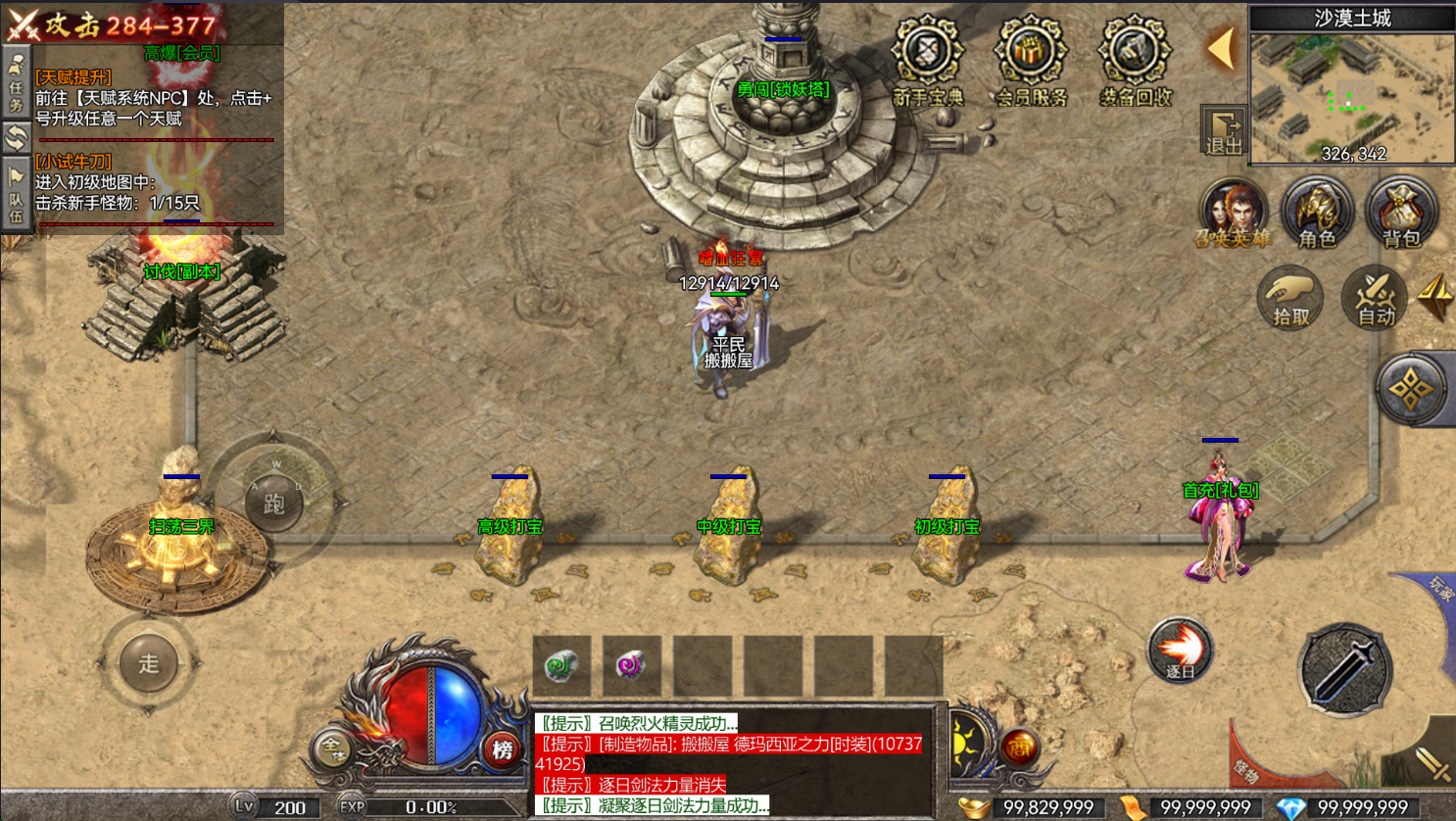Open the 新手宝典 beginner guide

click(x=928, y=61)
